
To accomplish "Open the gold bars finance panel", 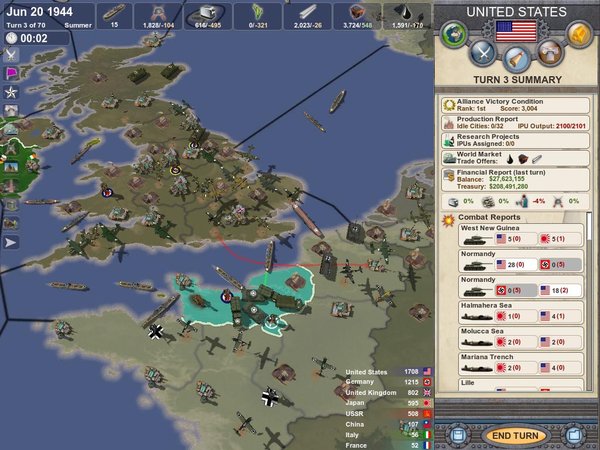I will pos(578,36).
